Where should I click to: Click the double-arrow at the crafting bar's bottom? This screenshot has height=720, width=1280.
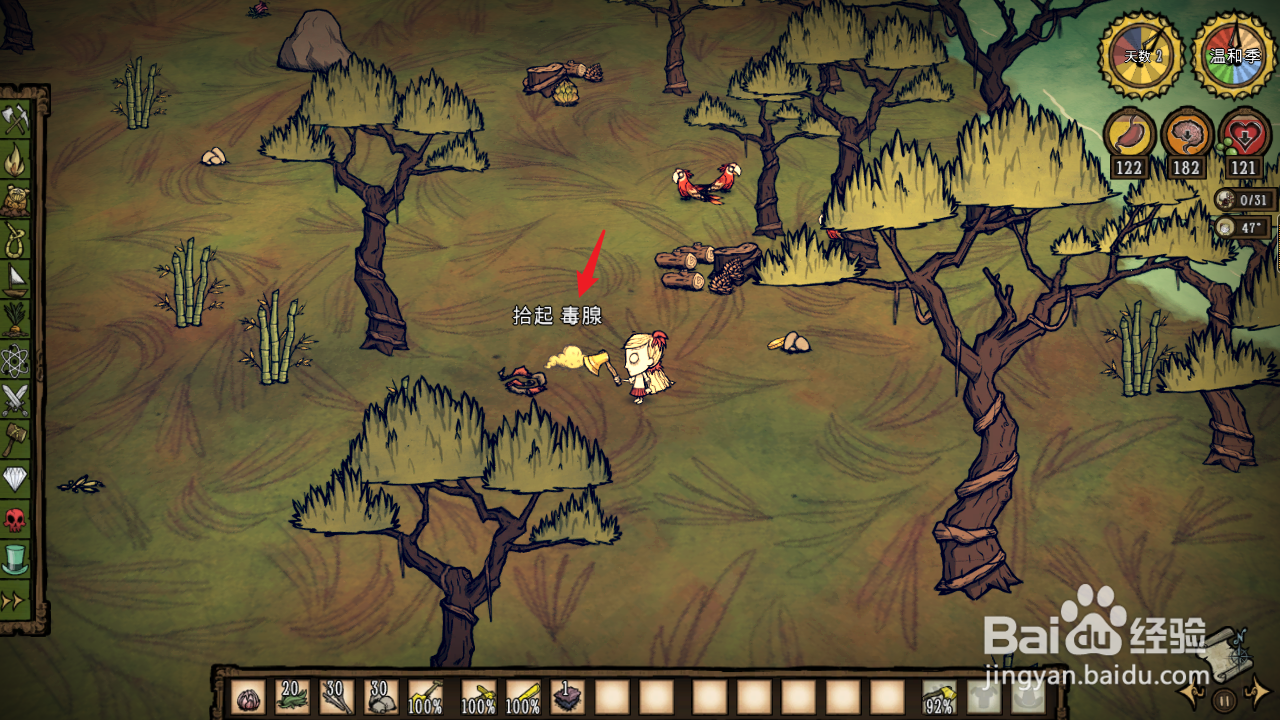point(17,600)
